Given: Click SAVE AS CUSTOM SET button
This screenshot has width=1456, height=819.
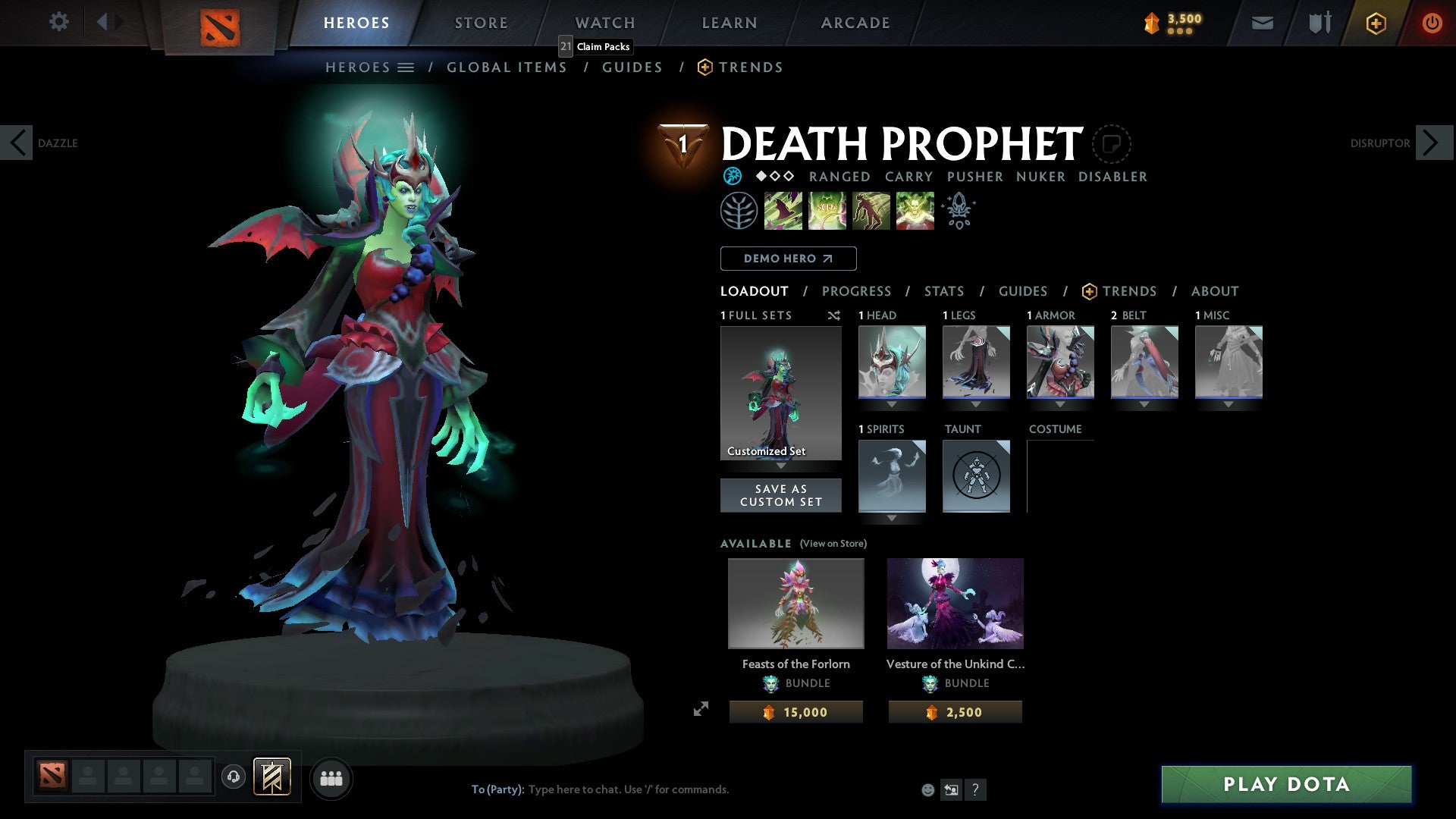Looking at the screenshot, I should coord(781,495).
